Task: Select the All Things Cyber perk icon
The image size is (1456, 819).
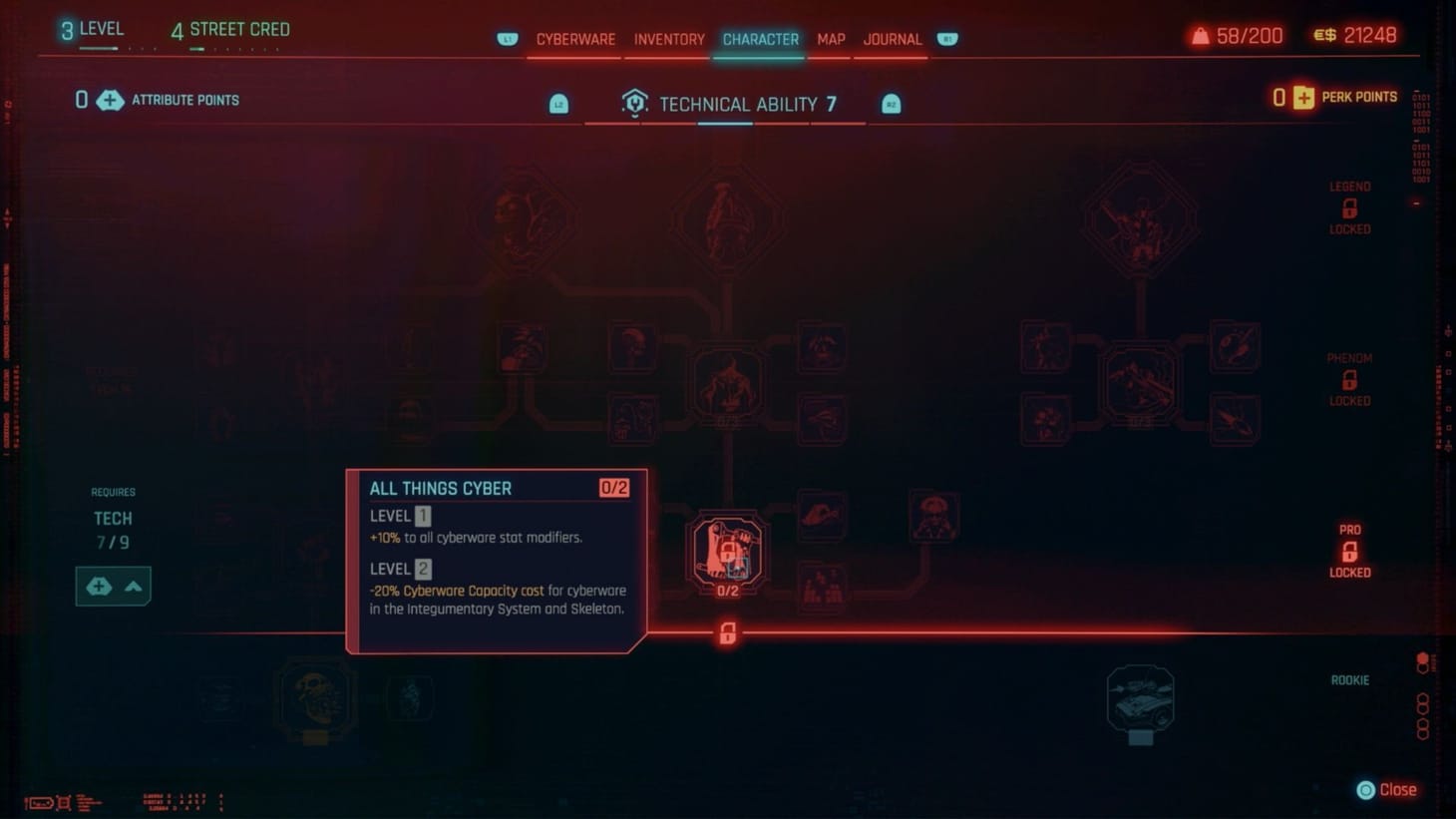Action: pyautogui.click(x=726, y=550)
